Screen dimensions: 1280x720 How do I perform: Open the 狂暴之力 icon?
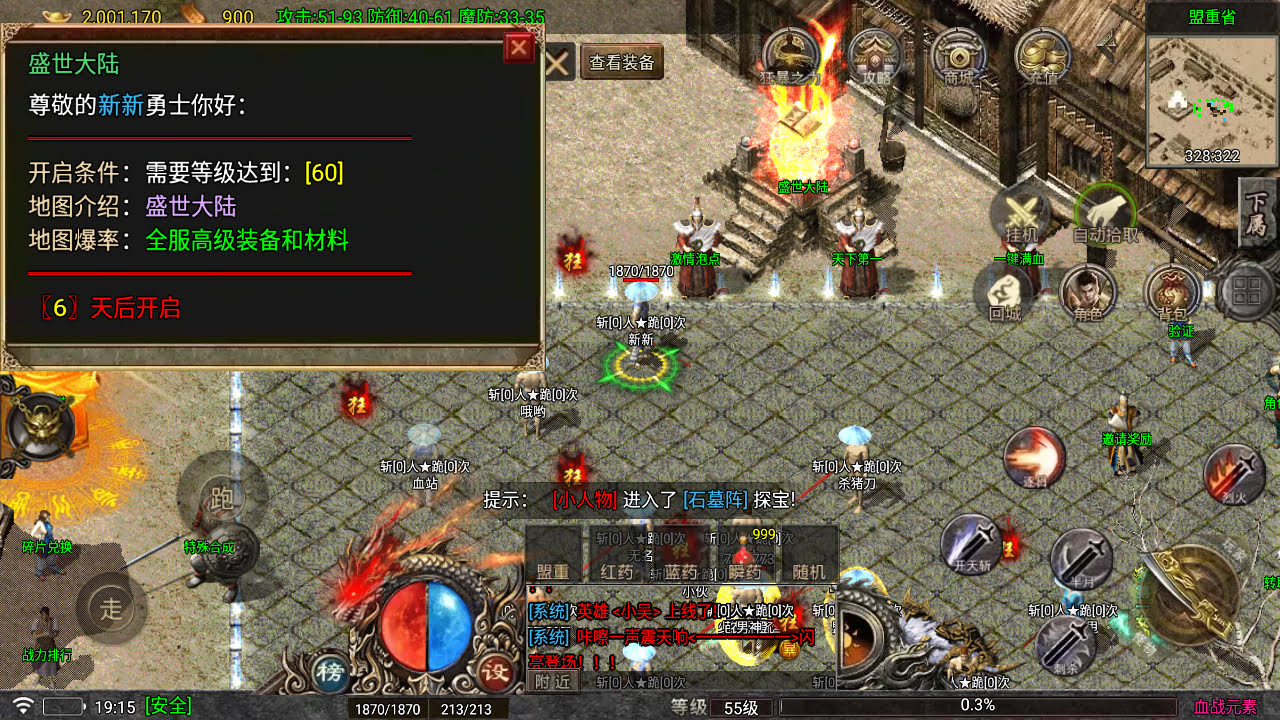click(x=790, y=55)
